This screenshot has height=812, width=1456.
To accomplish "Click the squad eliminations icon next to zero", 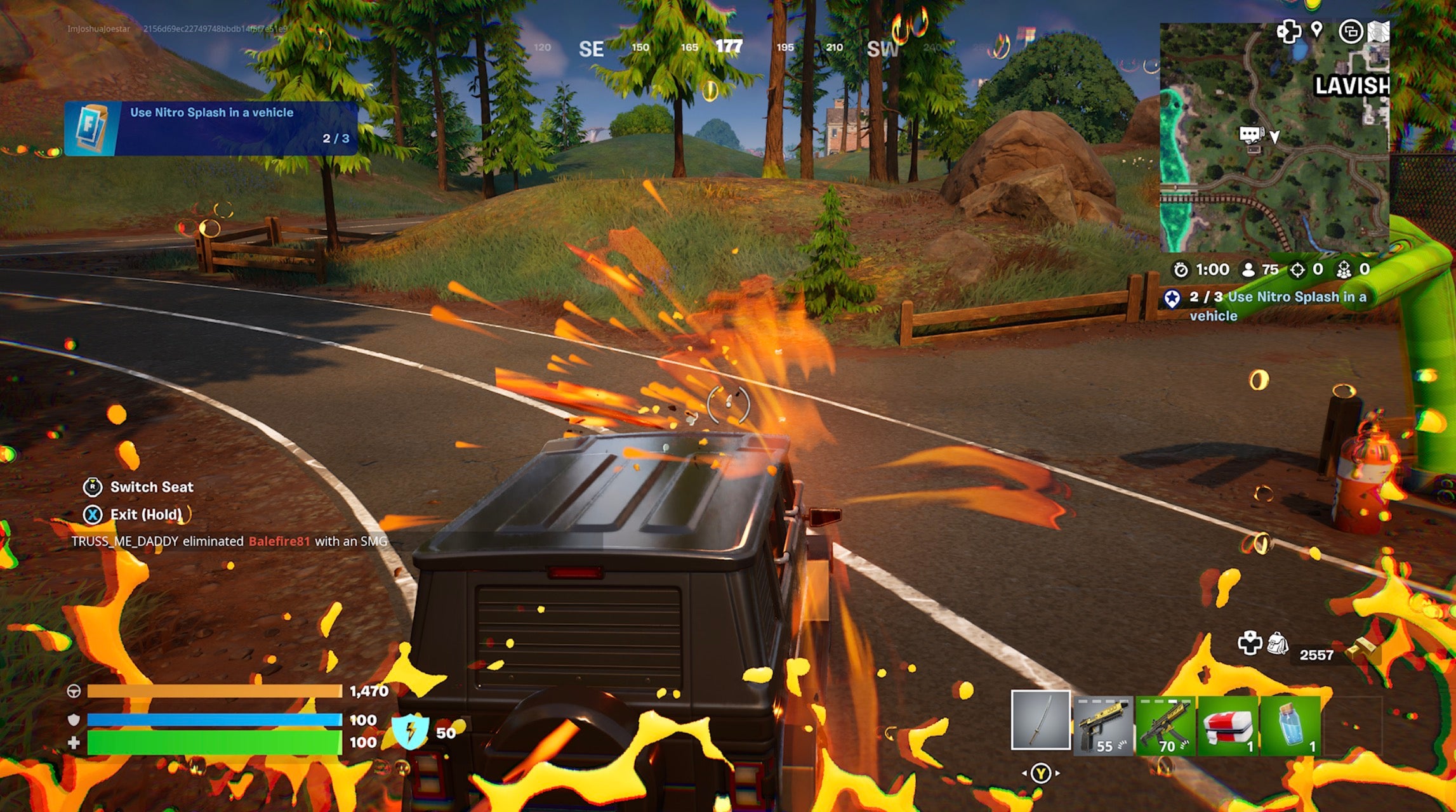I will [x=1344, y=270].
